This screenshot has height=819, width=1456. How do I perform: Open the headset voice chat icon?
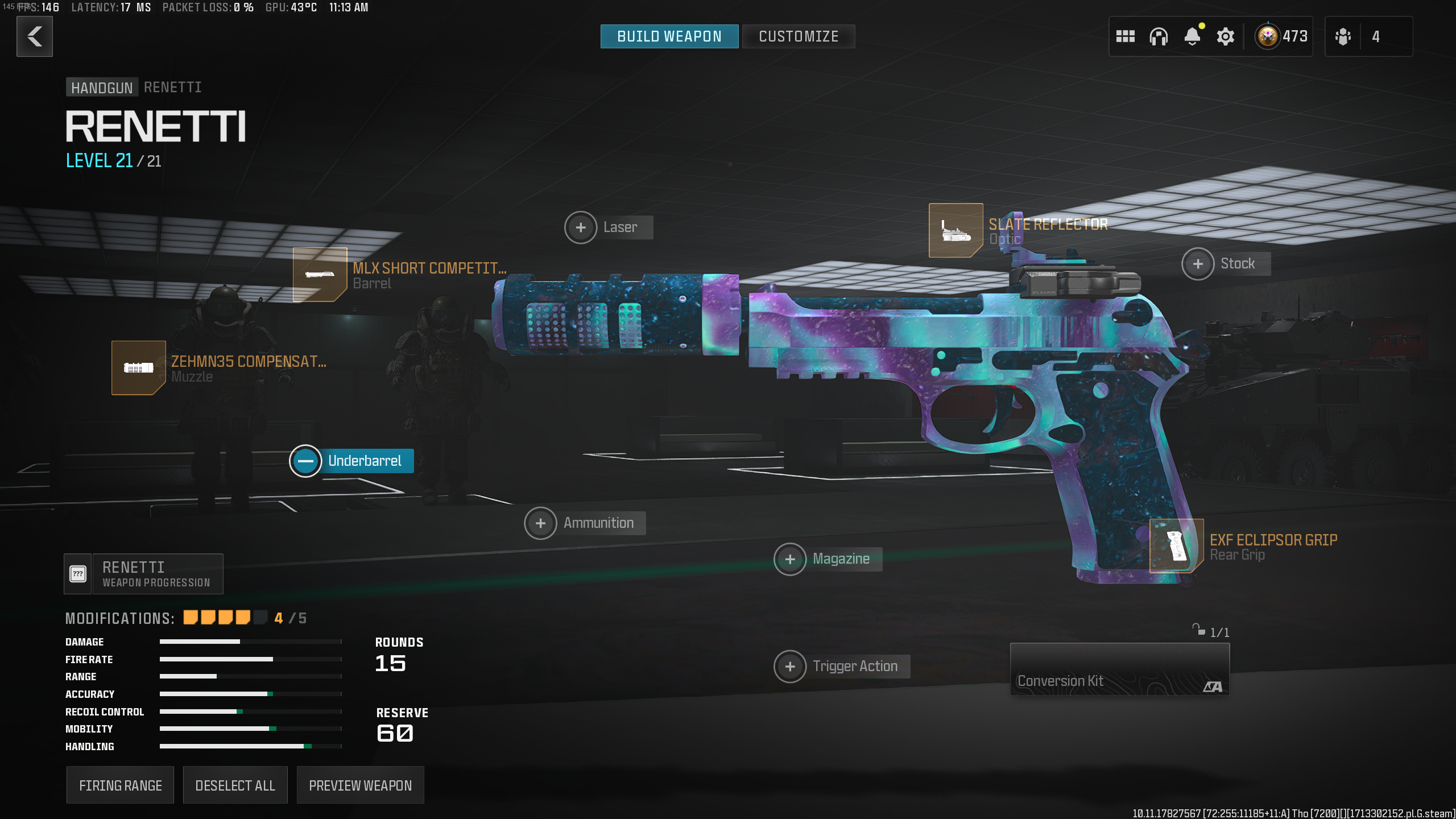click(1158, 36)
